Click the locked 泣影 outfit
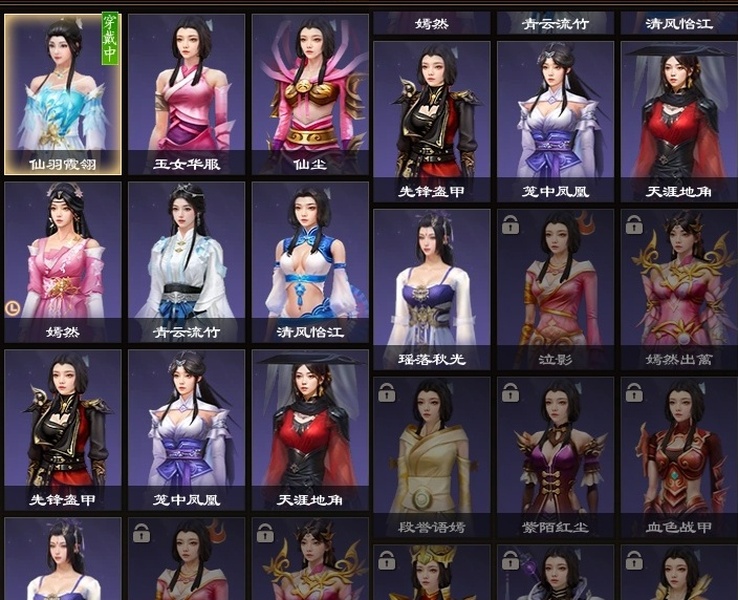The image size is (738, 600). click(556, 288)
